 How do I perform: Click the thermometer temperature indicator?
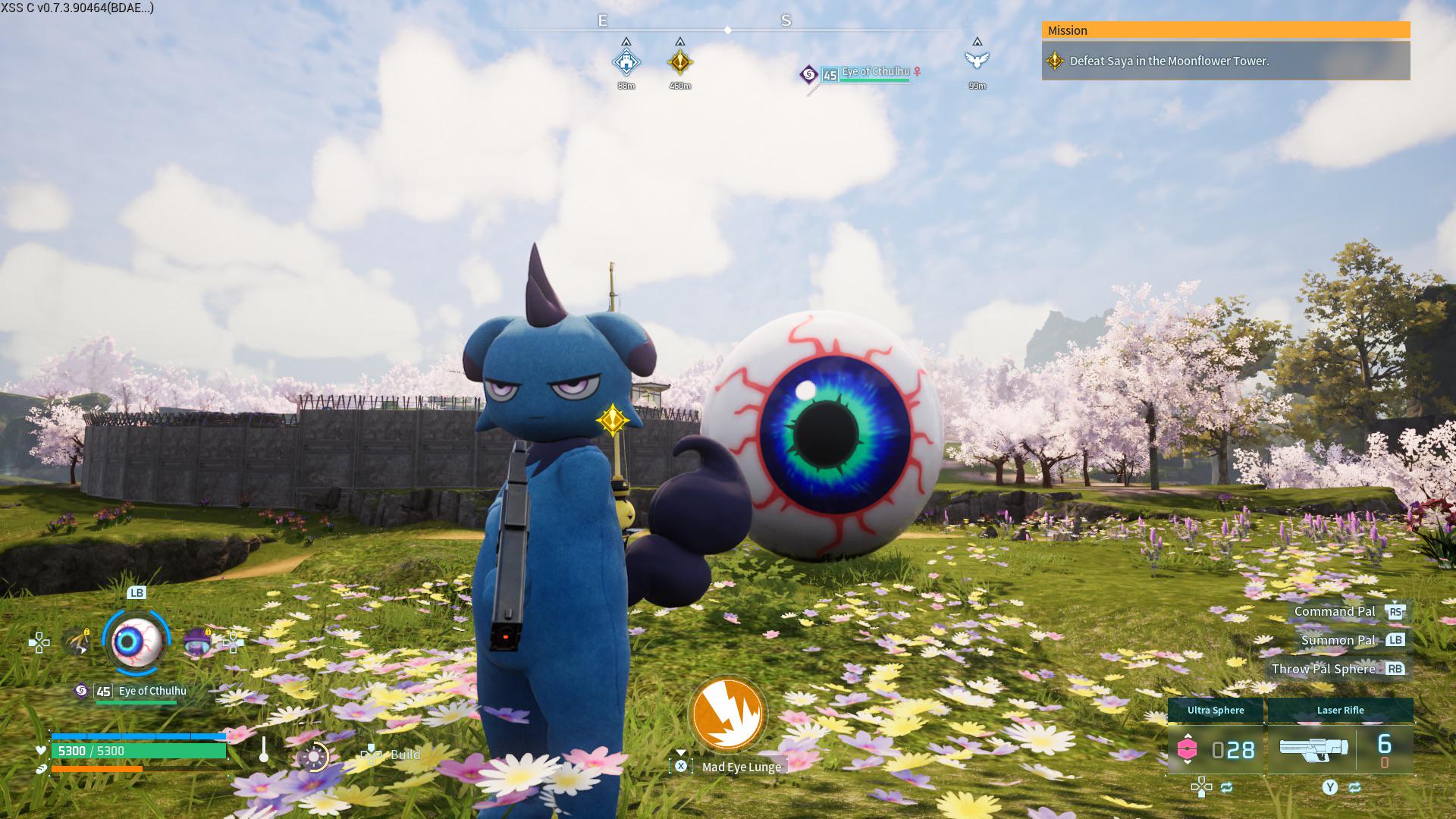[264, 750]
